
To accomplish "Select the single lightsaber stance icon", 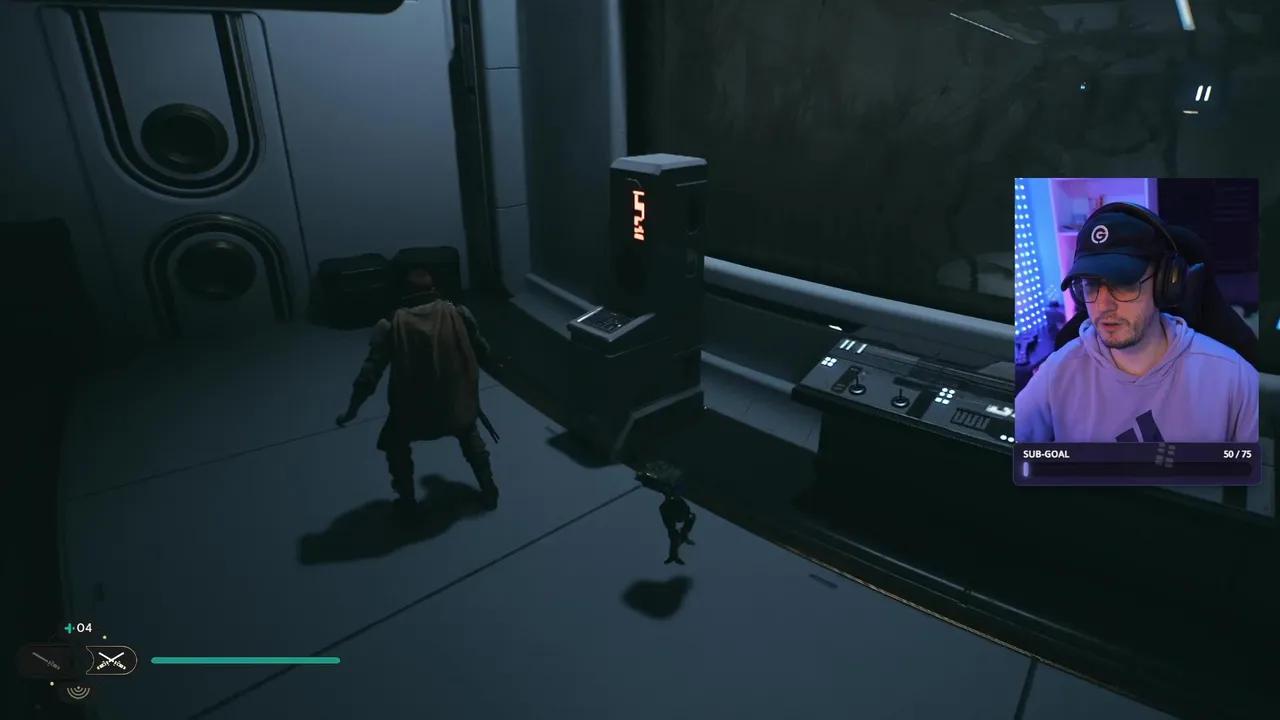I will (x=47, y=660).
